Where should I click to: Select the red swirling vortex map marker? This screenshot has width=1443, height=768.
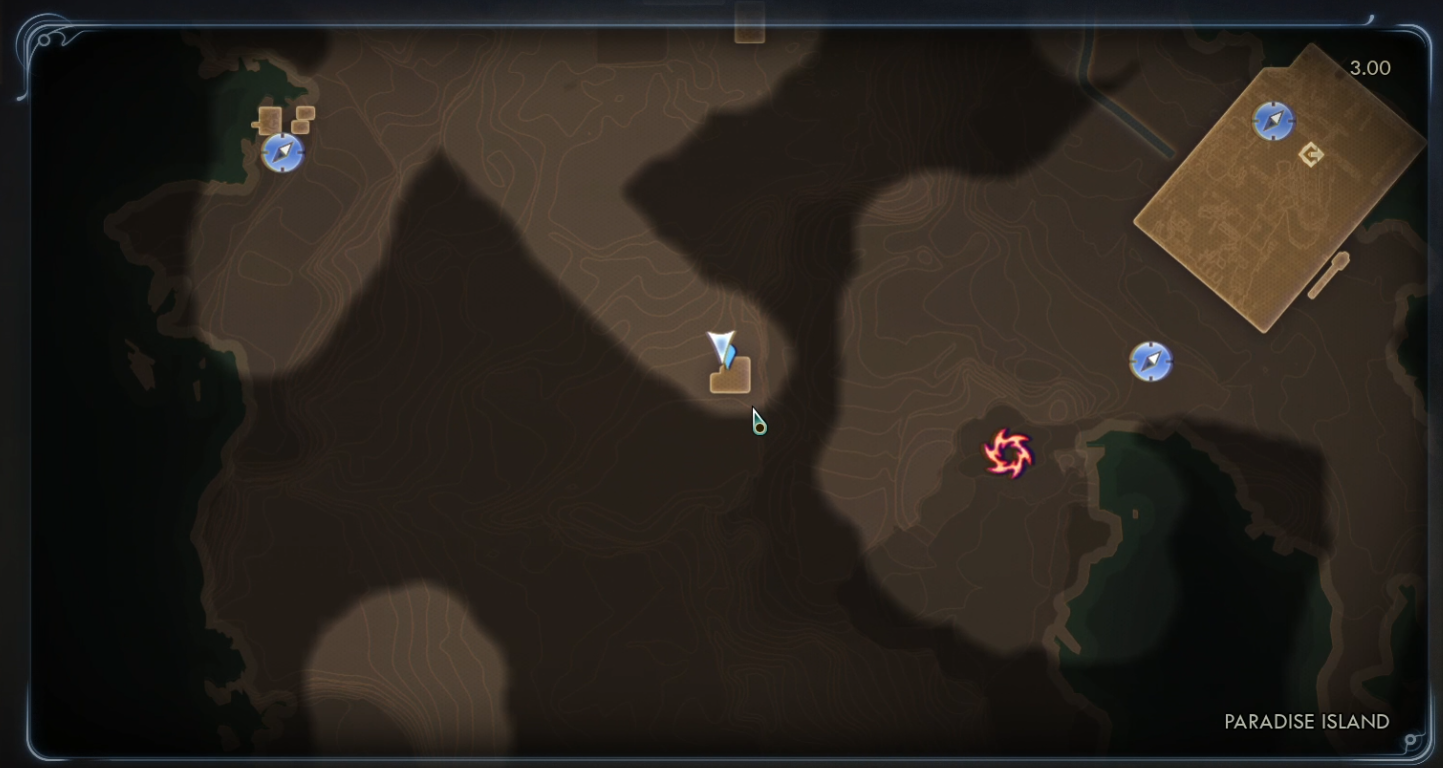(1007, 454)
